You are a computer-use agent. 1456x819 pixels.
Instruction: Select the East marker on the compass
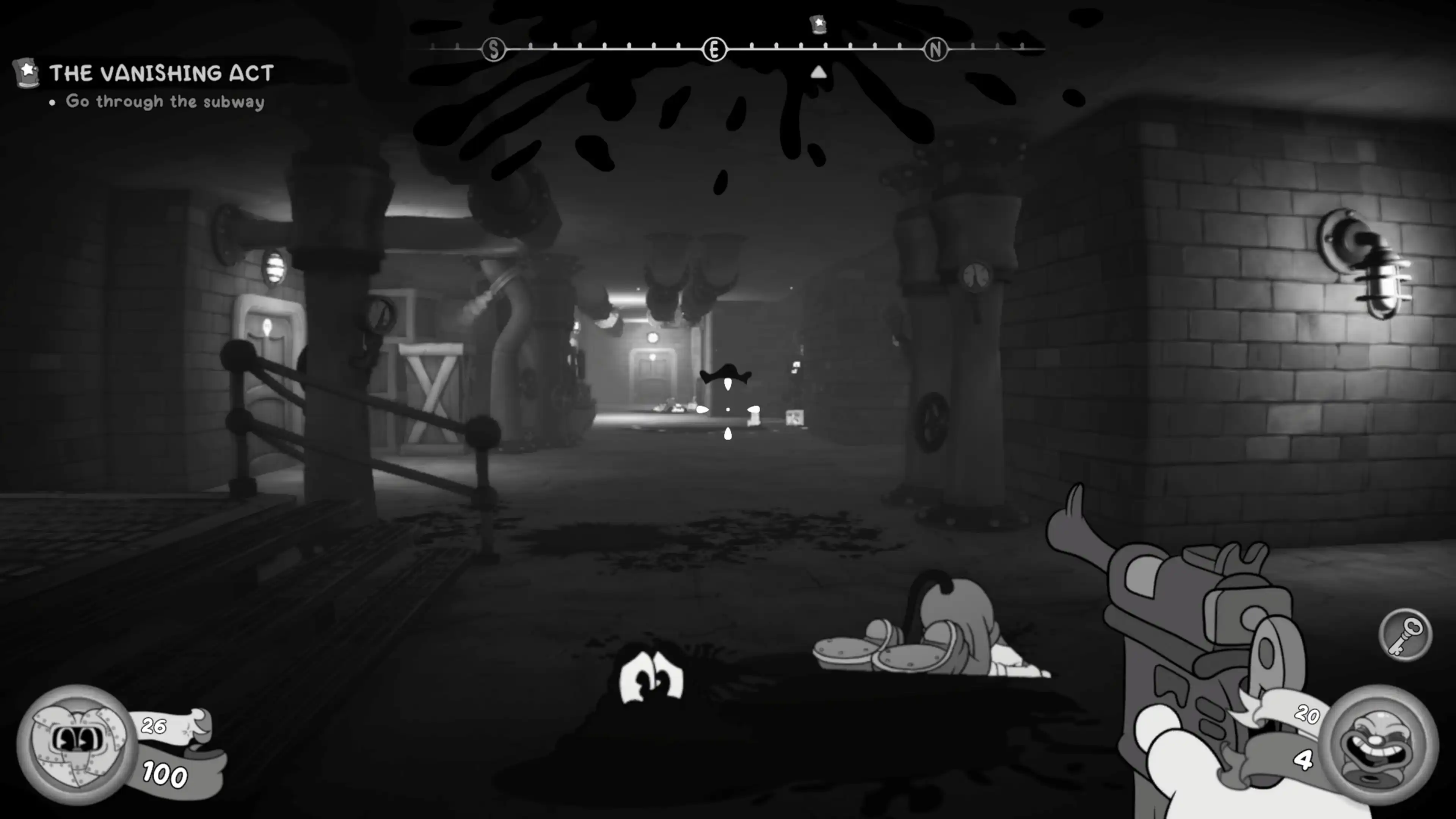[714, 50]
